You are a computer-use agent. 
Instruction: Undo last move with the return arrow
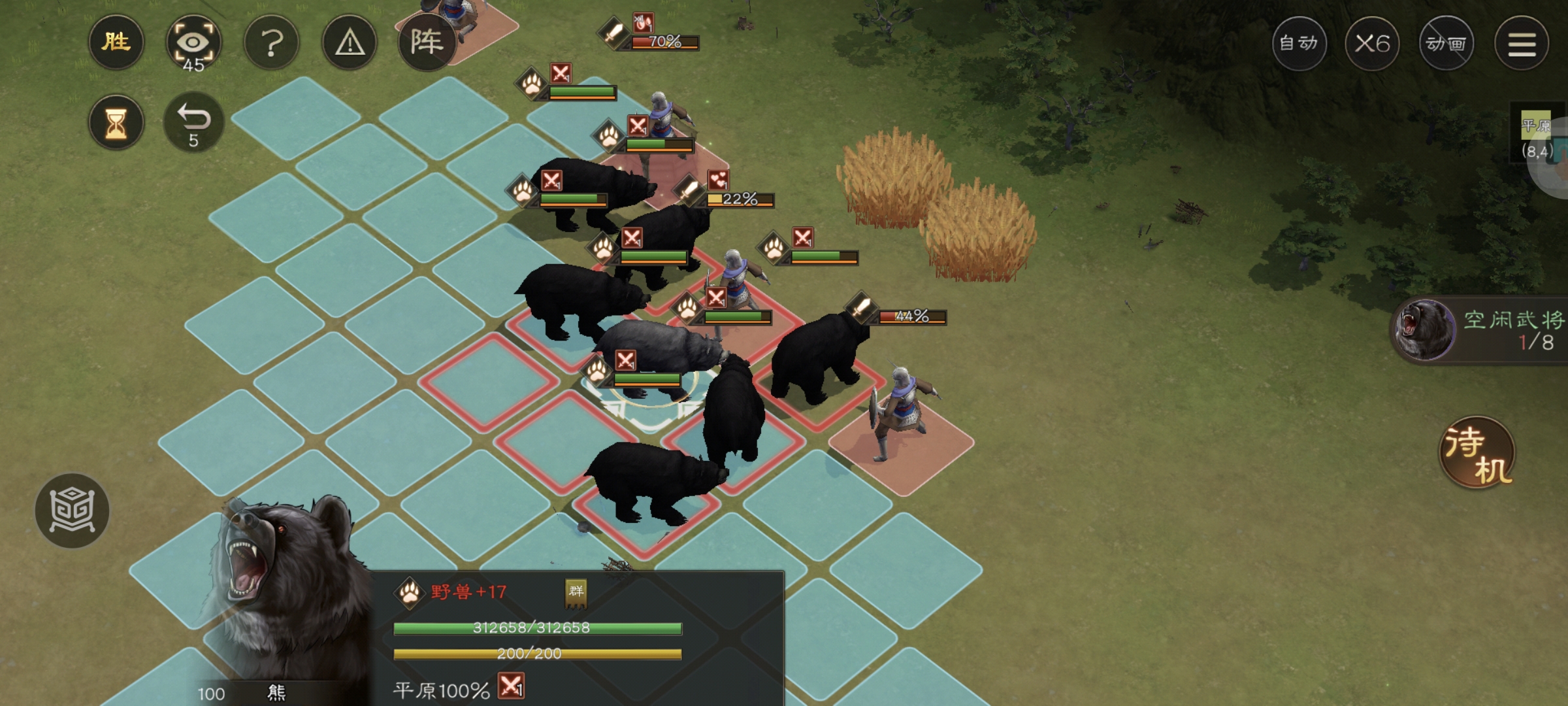pyautogui.click(x=193, y=122)
